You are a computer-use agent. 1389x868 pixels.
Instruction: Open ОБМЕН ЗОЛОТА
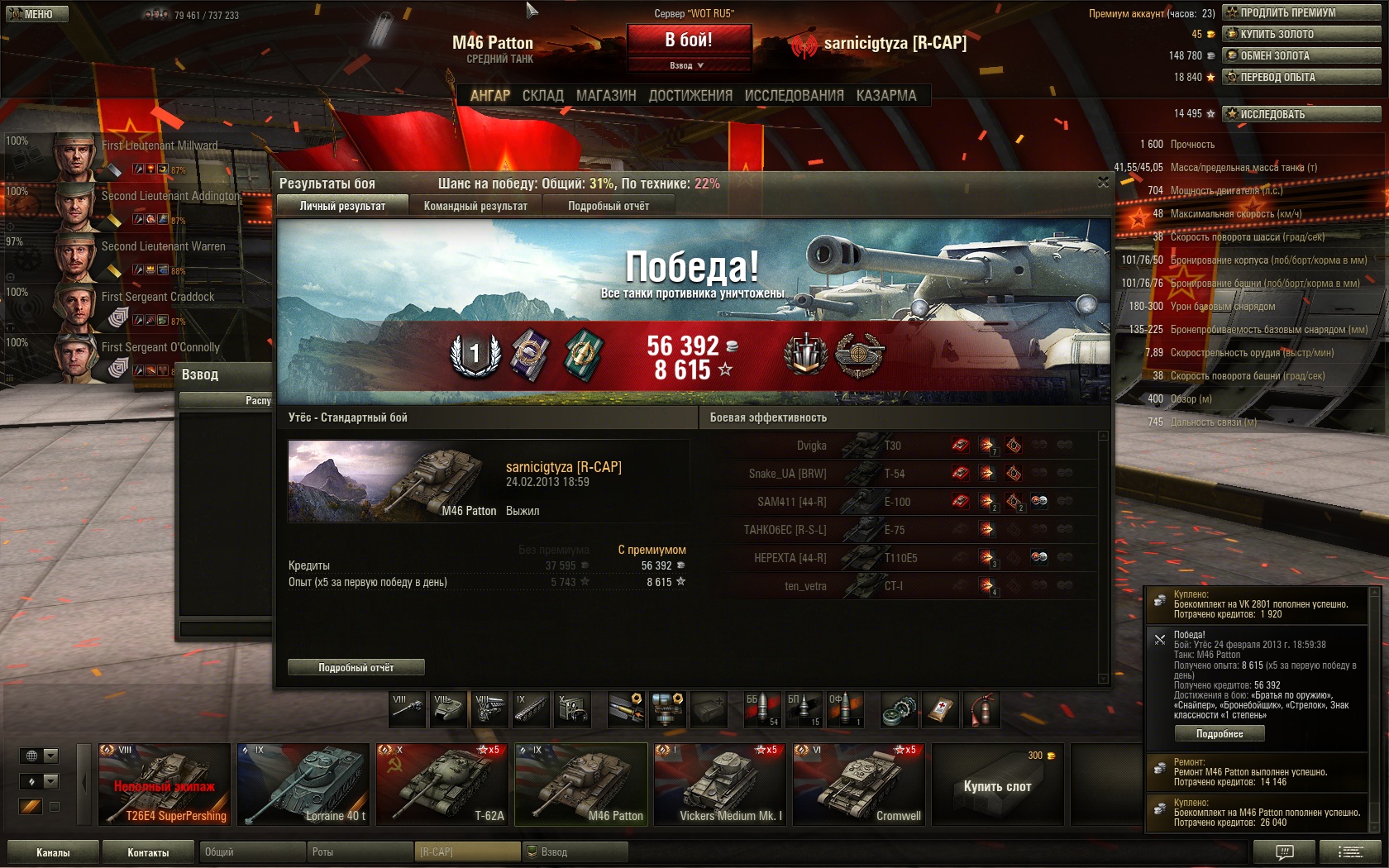tap(1301, 55)
